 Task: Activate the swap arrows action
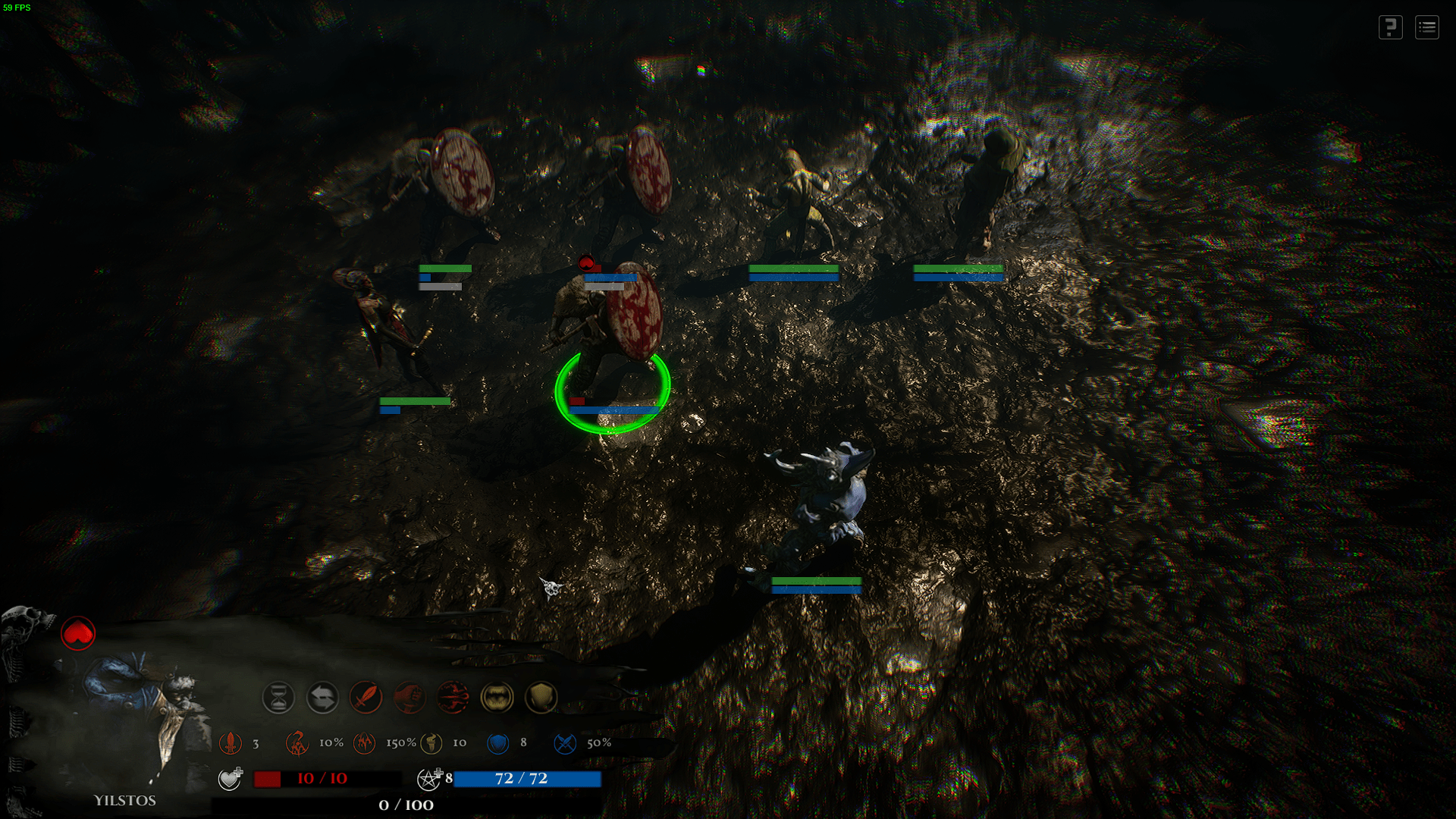pyautogui.click(x=322, y=697)
